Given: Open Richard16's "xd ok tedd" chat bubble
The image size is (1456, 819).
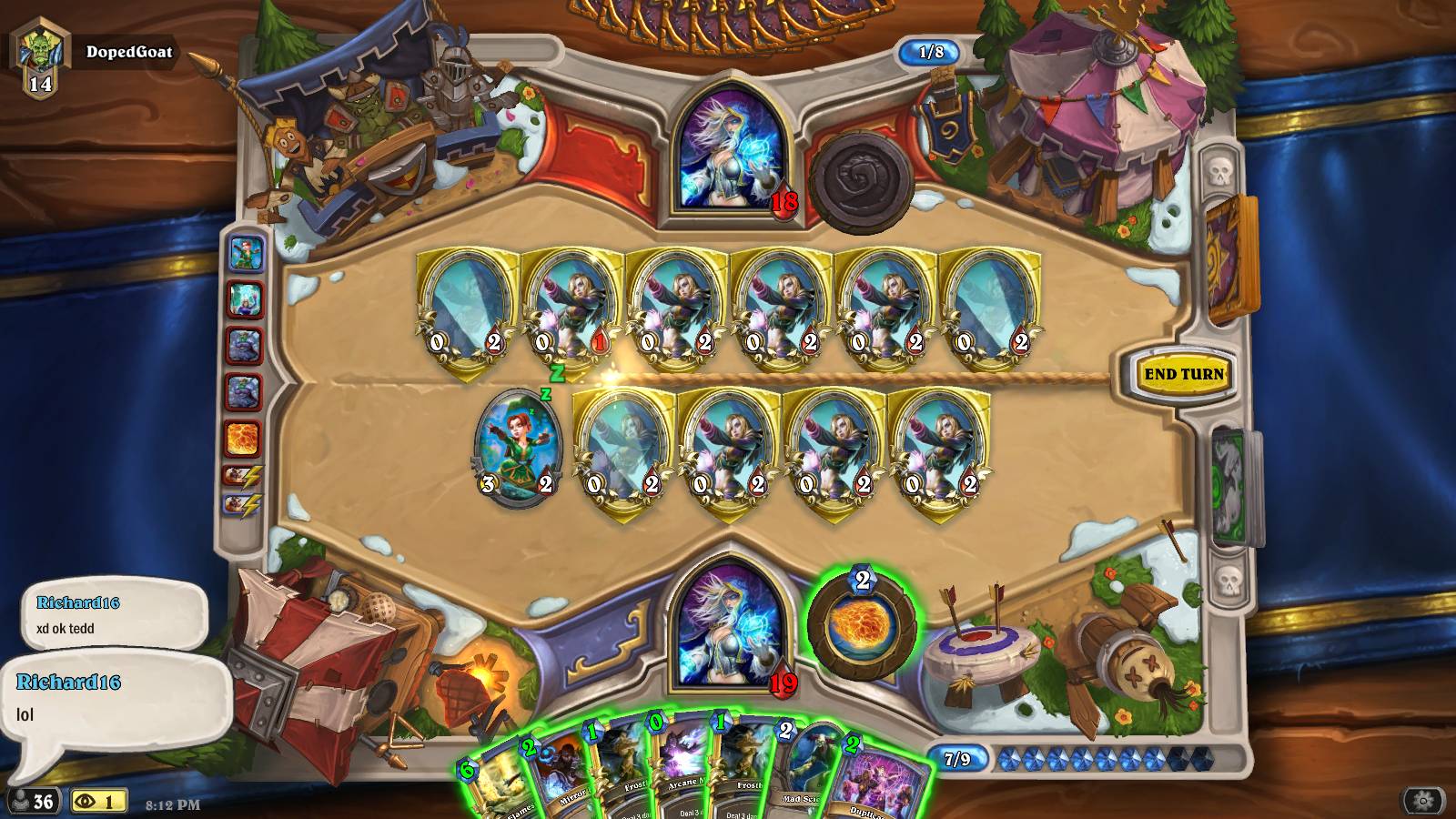Looking at the screenshot, I should (114, 614).
